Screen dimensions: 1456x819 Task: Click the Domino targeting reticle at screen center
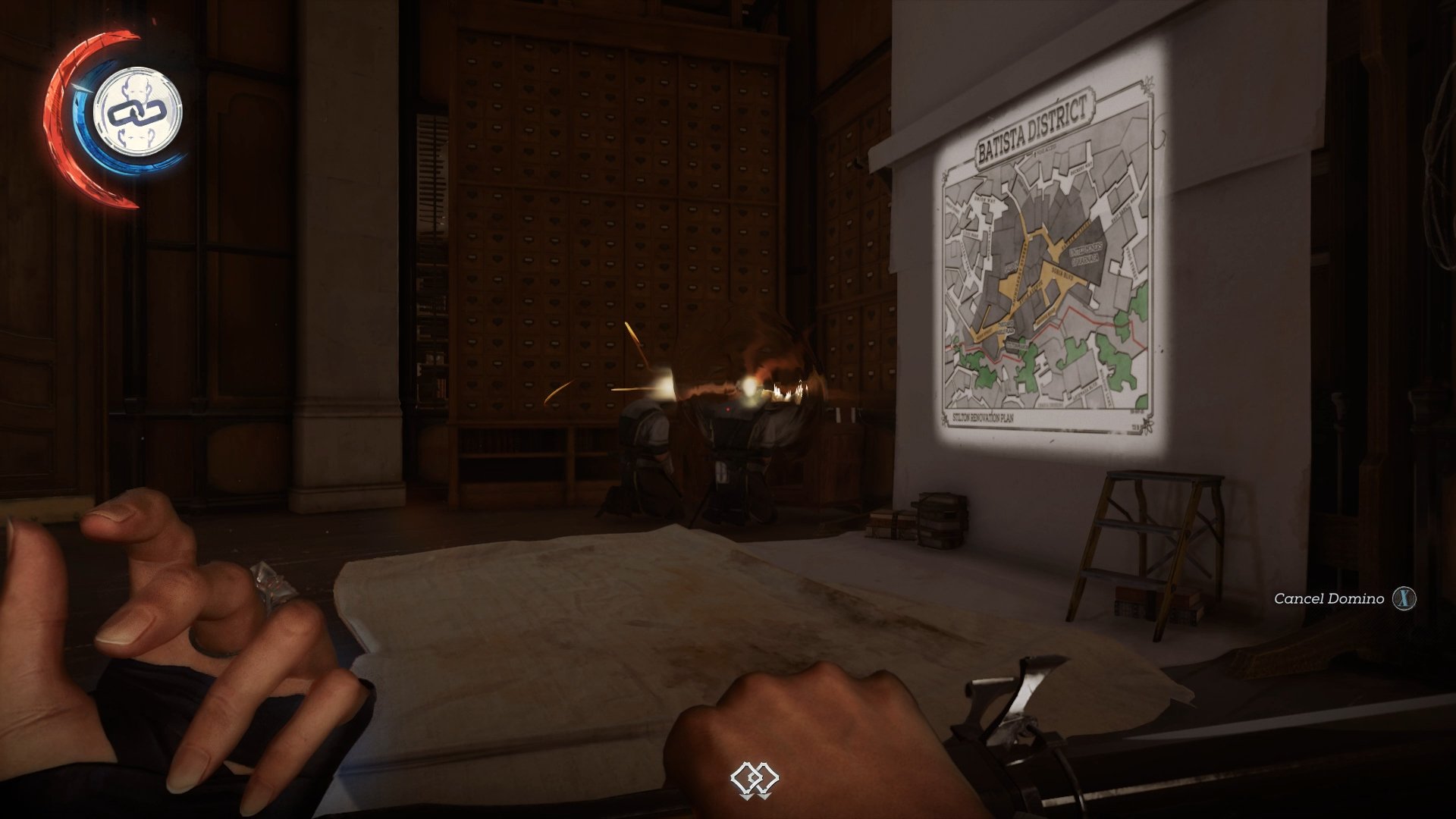click(756, 777)
